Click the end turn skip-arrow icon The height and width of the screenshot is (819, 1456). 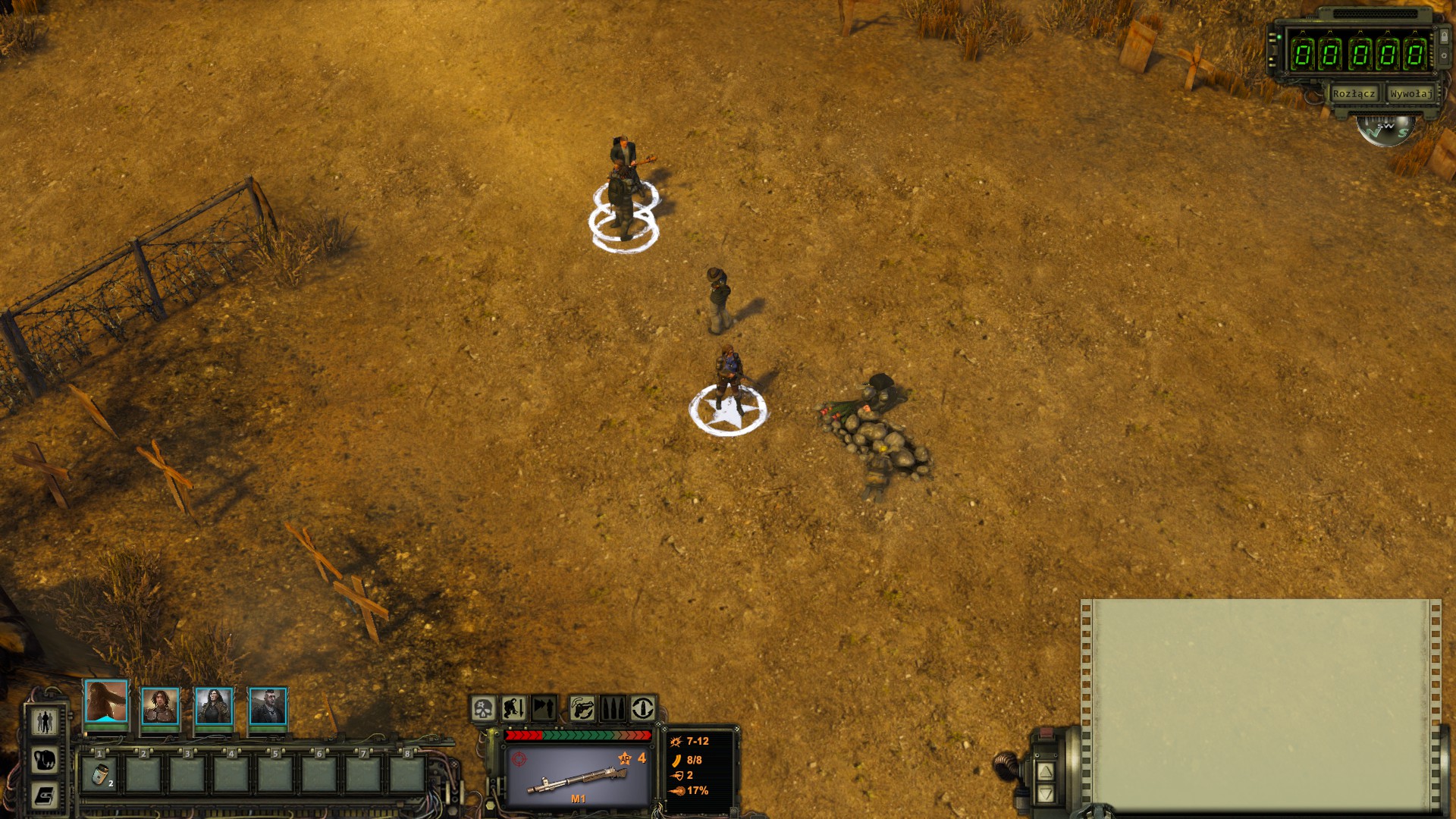[x=544, y=709]
